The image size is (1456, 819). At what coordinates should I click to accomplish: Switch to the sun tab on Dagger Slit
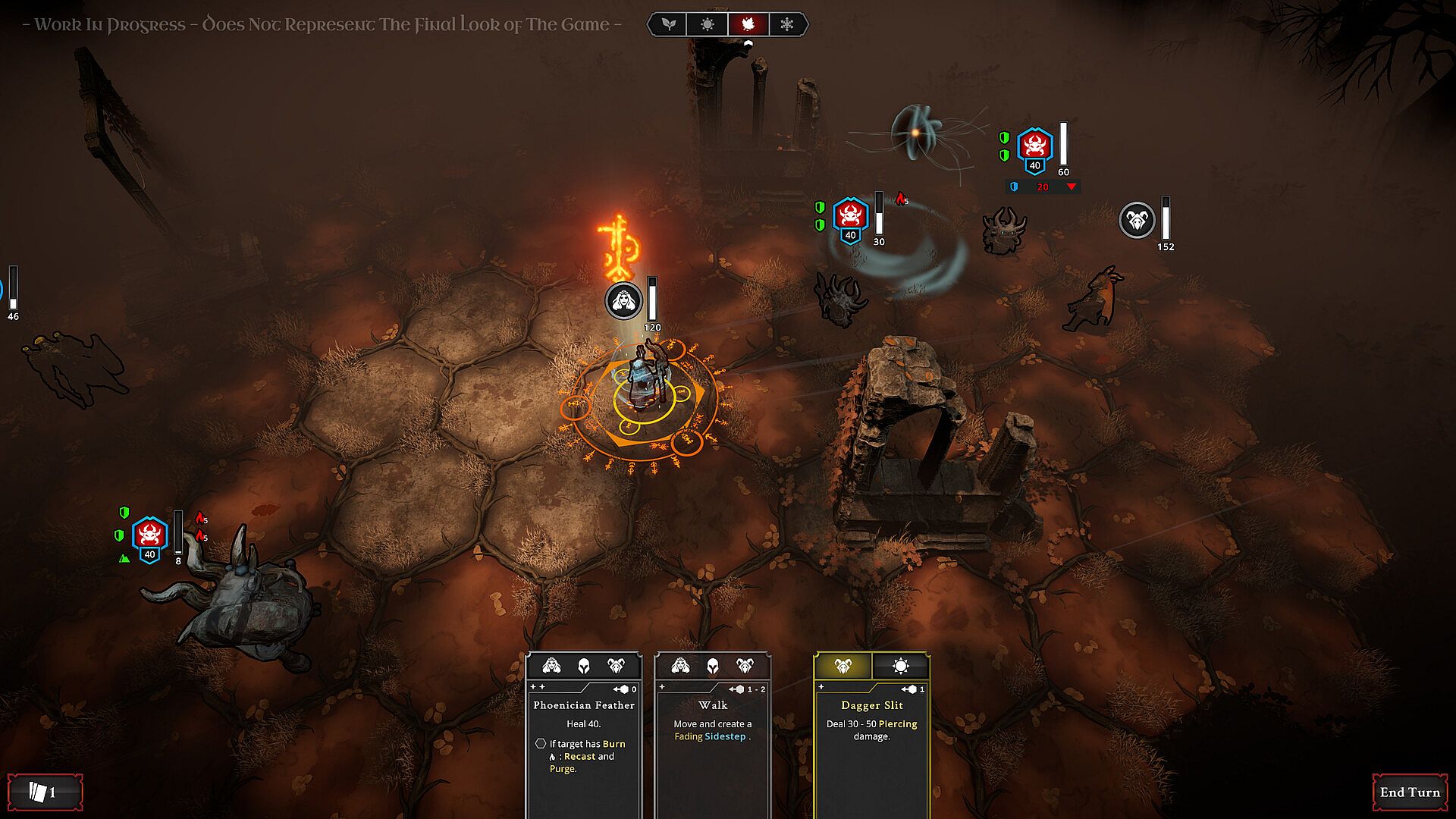tap(900, 666)
